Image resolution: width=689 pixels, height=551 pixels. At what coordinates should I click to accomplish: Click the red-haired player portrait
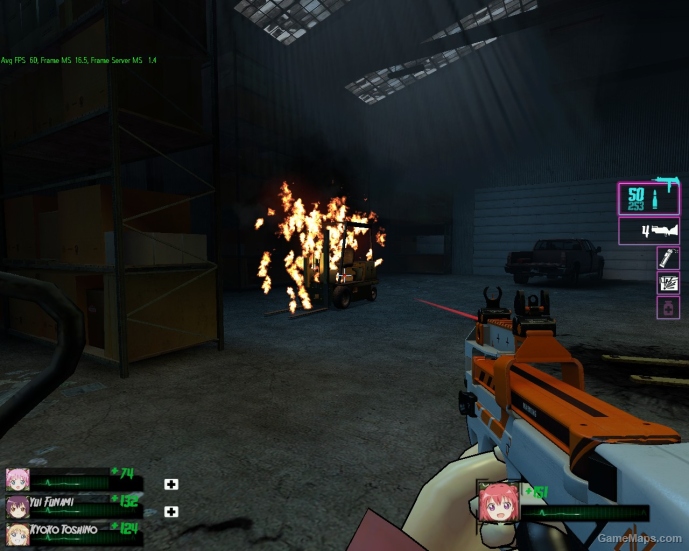click(495, 502)
